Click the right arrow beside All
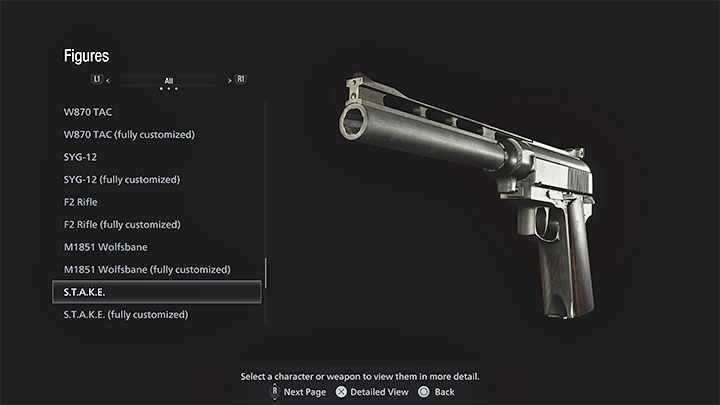720x405 pixels. (x=229, y=79)
